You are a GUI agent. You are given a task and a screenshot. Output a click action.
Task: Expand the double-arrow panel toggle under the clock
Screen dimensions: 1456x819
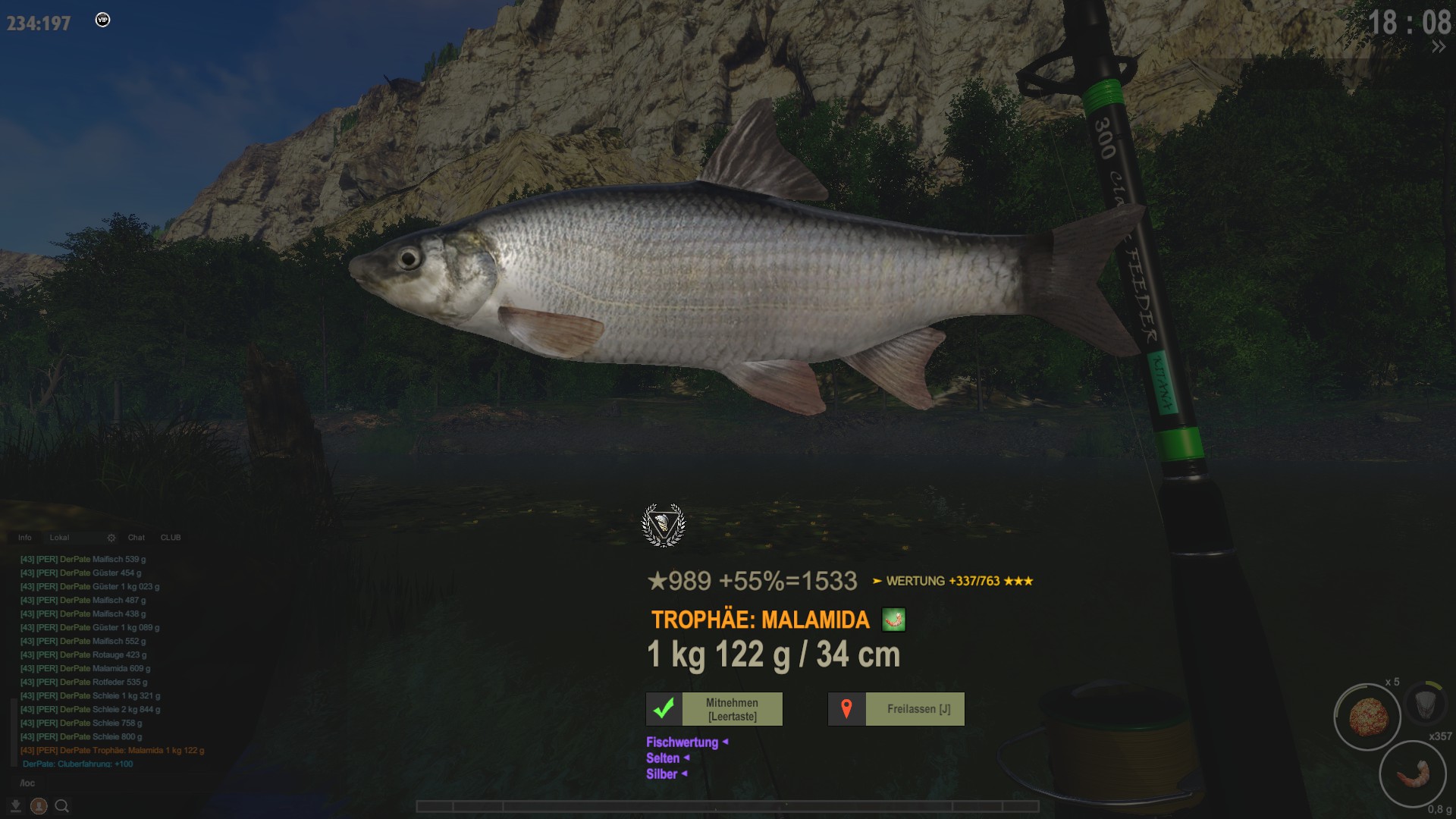coord(1438,47)
